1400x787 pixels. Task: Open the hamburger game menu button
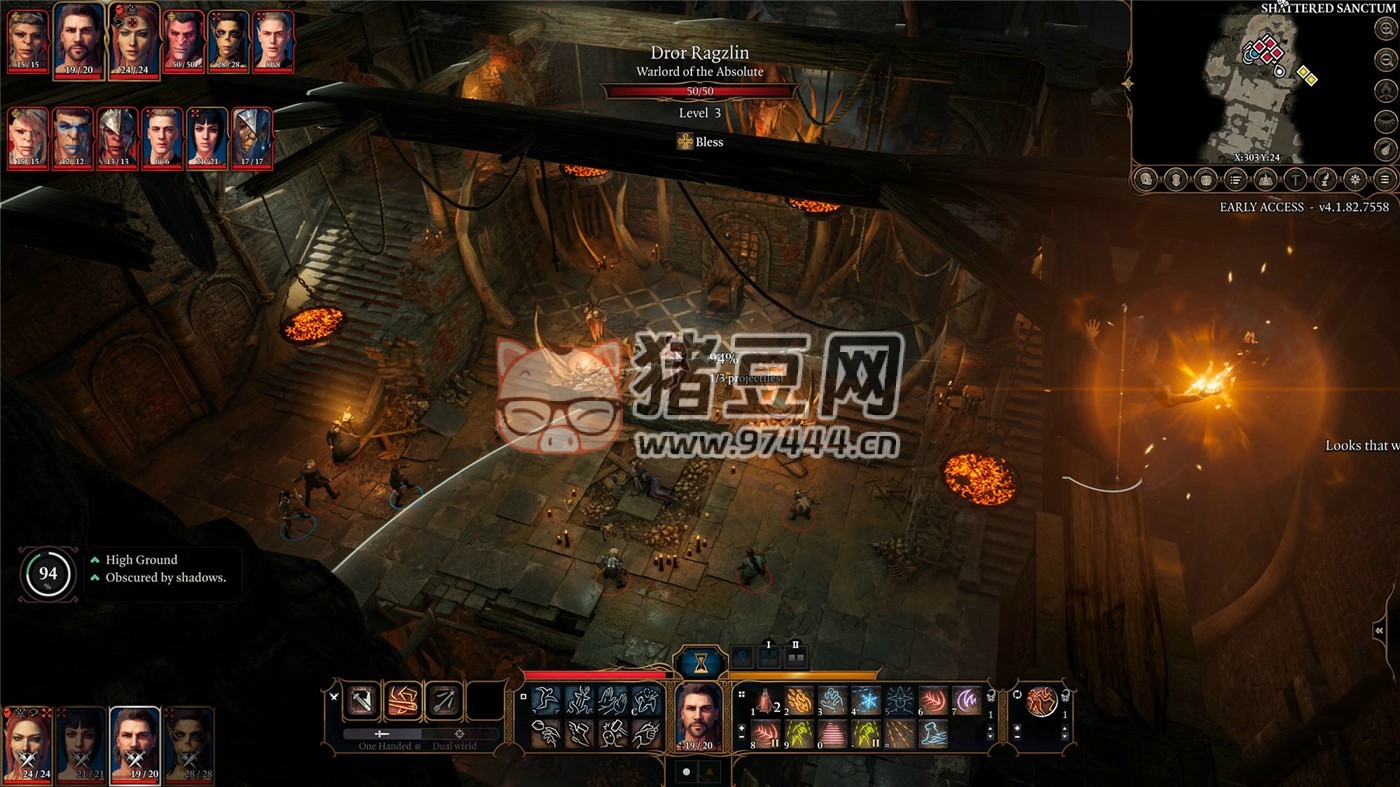1385,180
